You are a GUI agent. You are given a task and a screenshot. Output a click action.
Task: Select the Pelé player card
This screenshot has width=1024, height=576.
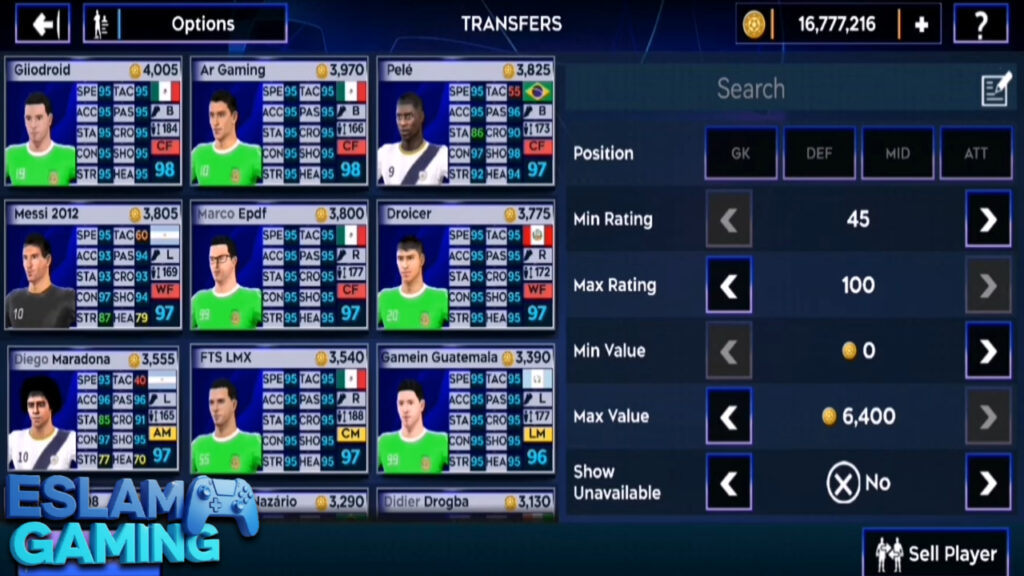[x=465, y=124]
